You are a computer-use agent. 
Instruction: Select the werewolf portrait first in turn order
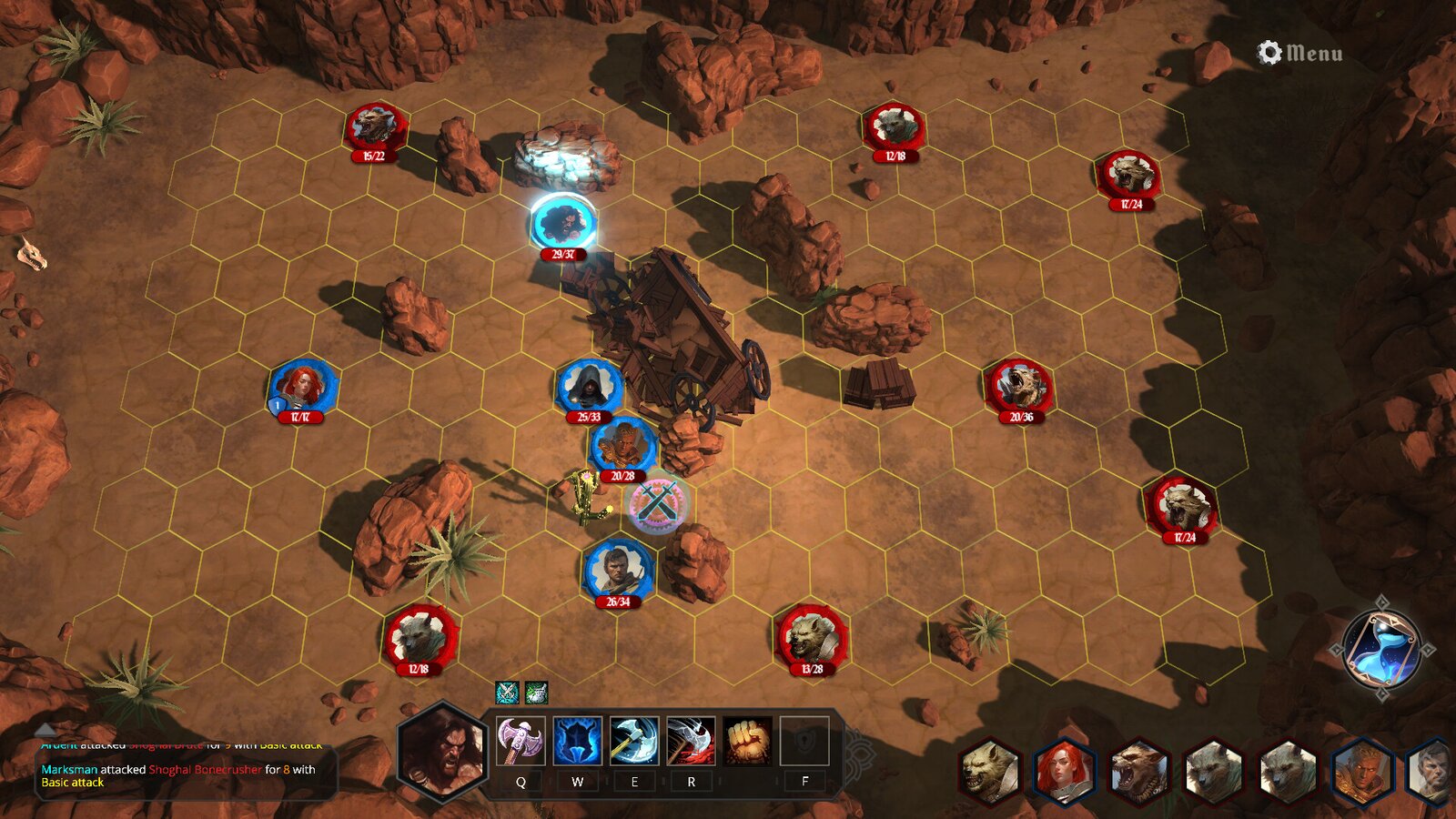[988, 769]
